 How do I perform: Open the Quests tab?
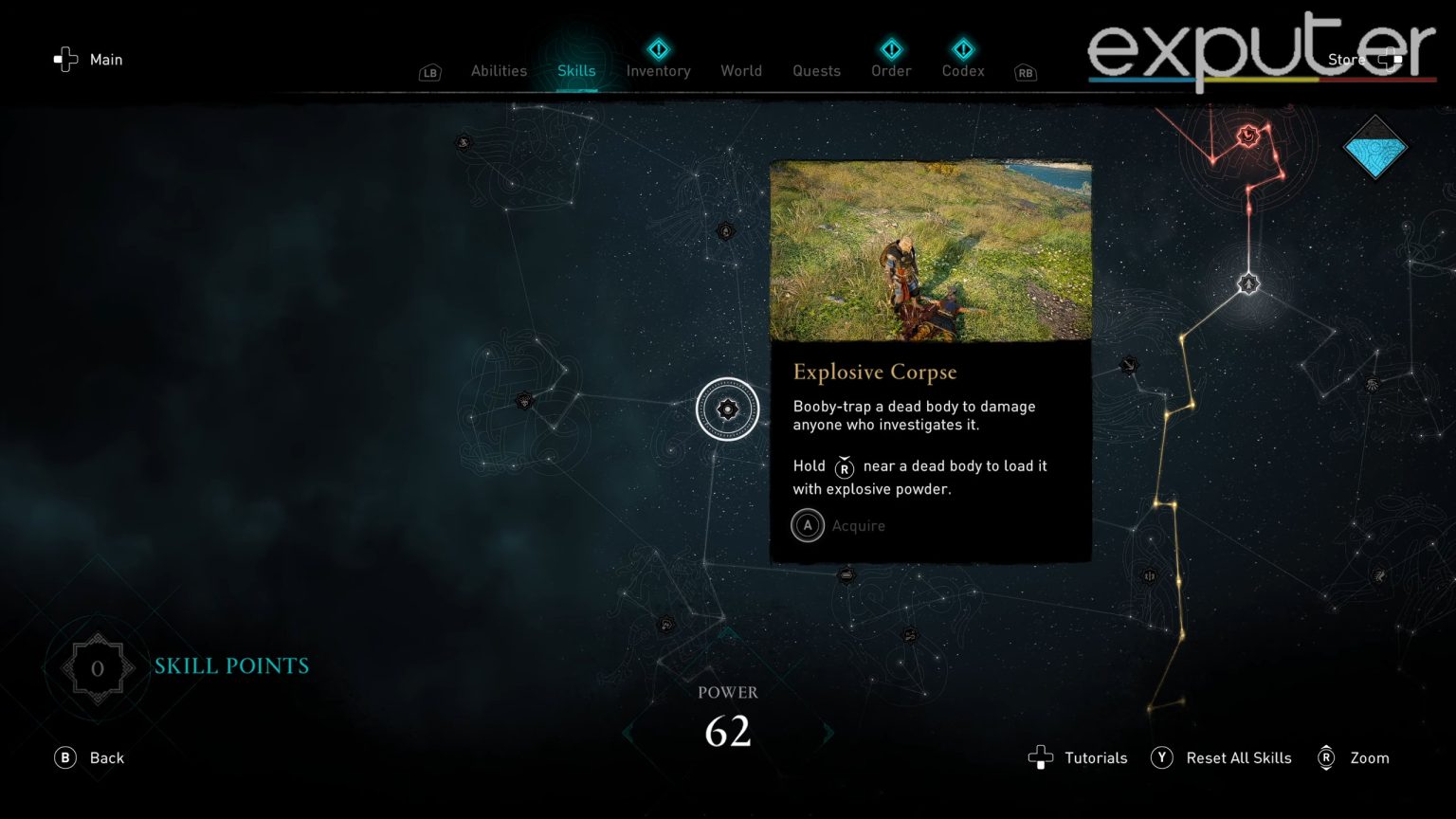[x=815, y=70]
